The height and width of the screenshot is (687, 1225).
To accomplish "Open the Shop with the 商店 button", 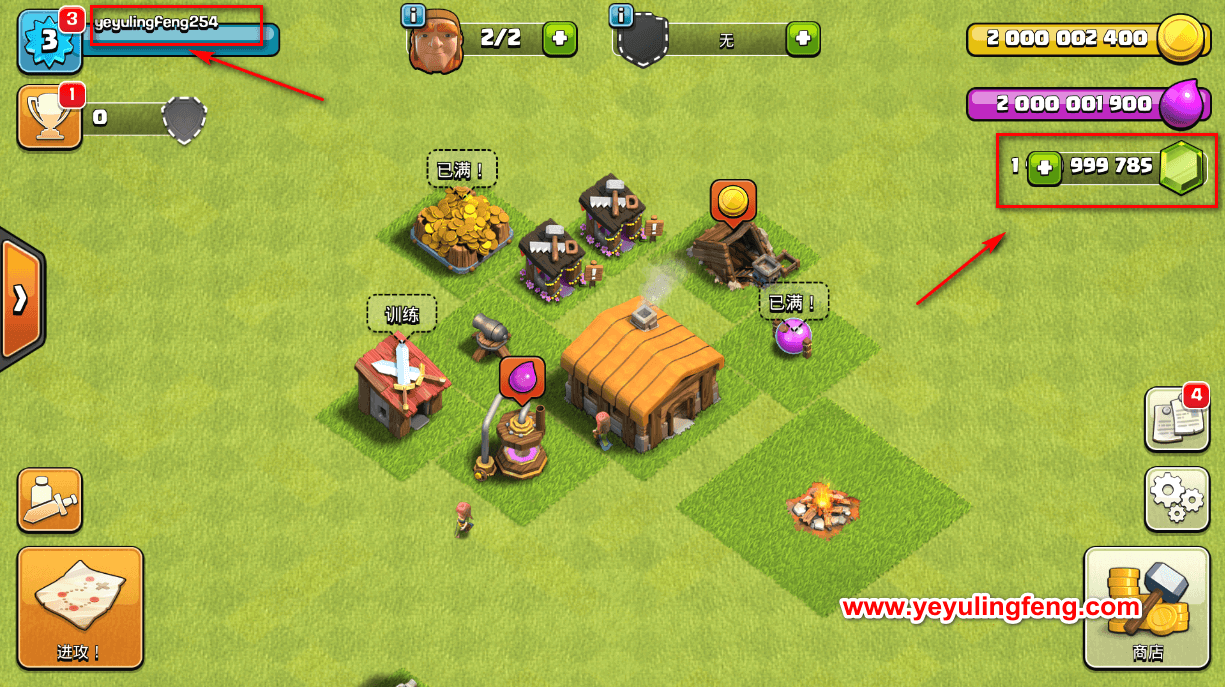I will [1146, 607].
